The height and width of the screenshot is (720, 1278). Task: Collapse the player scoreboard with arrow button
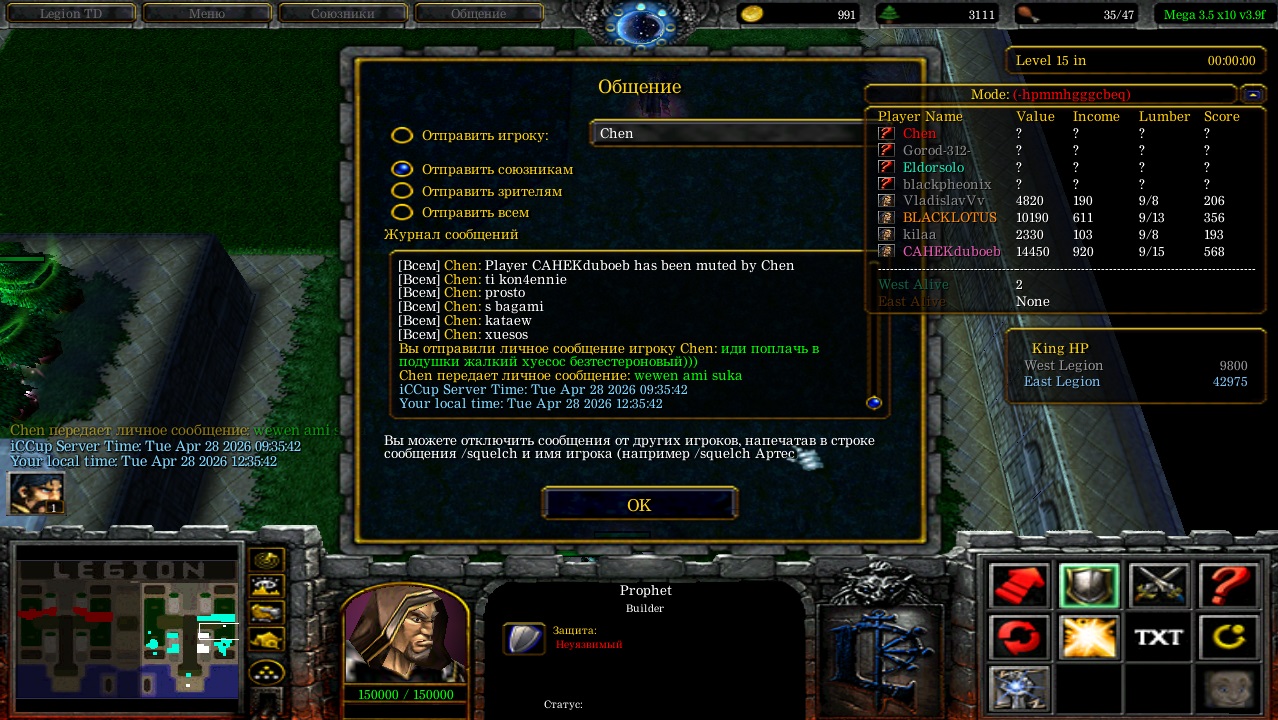pos(1252,94)
